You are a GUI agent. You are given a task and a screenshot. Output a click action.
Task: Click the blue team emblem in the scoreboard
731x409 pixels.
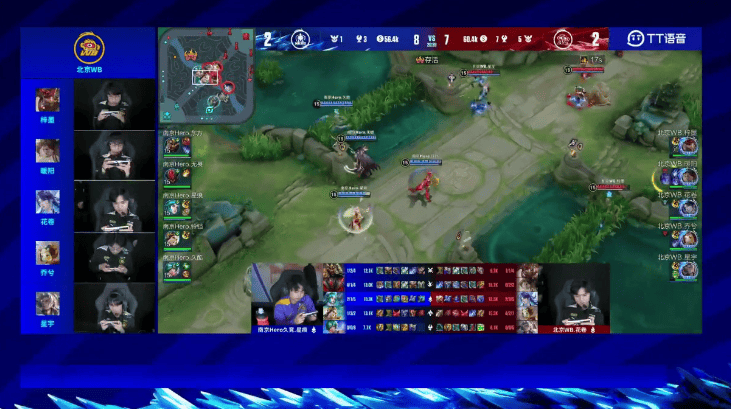pos(299,39)
